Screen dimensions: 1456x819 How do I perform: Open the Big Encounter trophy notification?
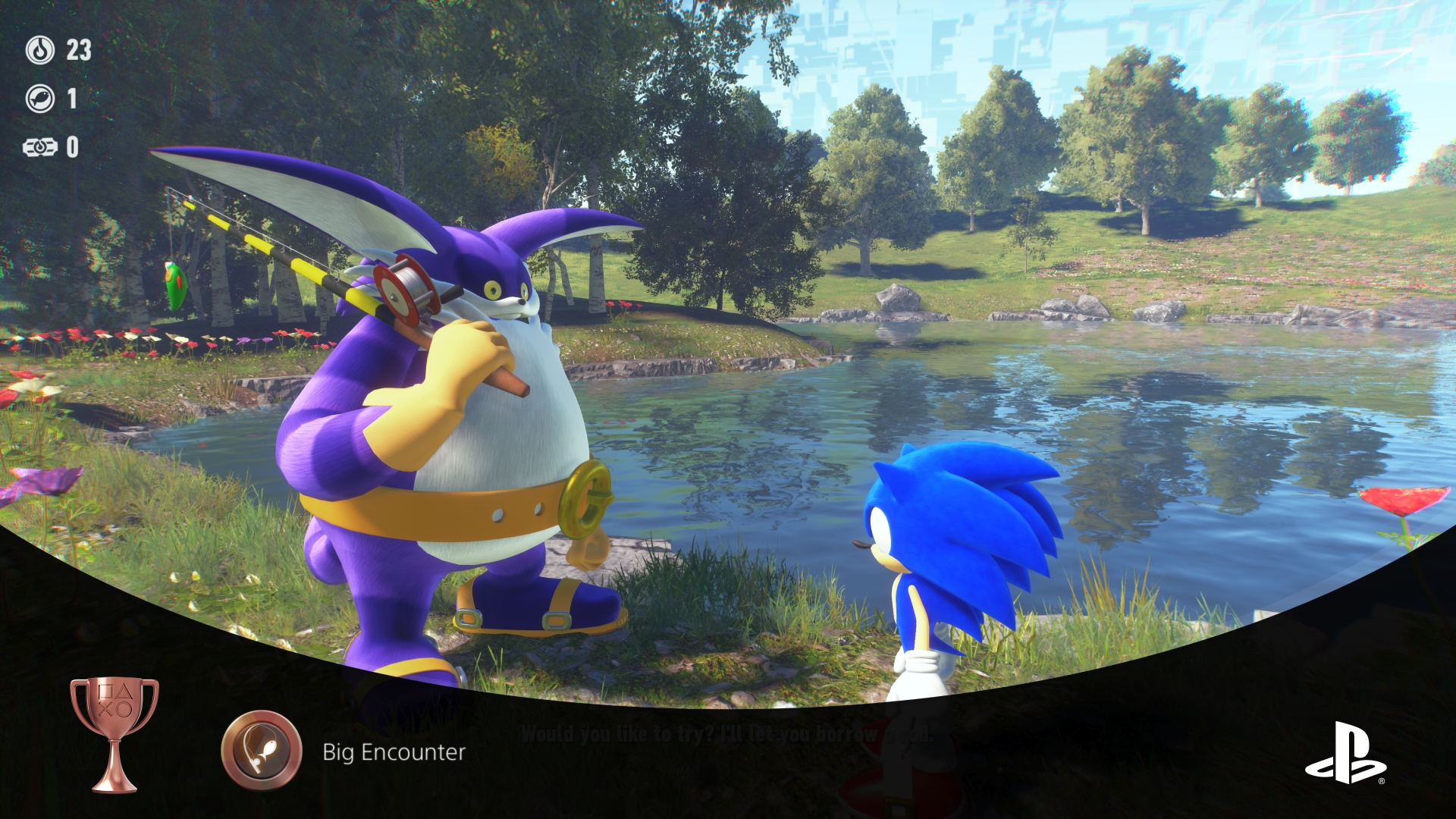(394, 752)
